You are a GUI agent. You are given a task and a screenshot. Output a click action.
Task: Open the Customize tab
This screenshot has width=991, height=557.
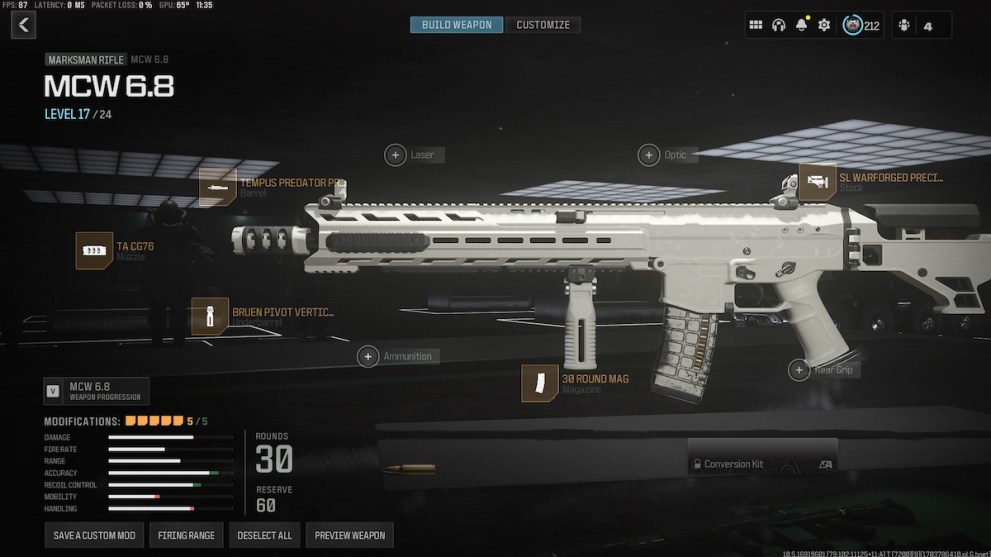(x=543, y=25)
